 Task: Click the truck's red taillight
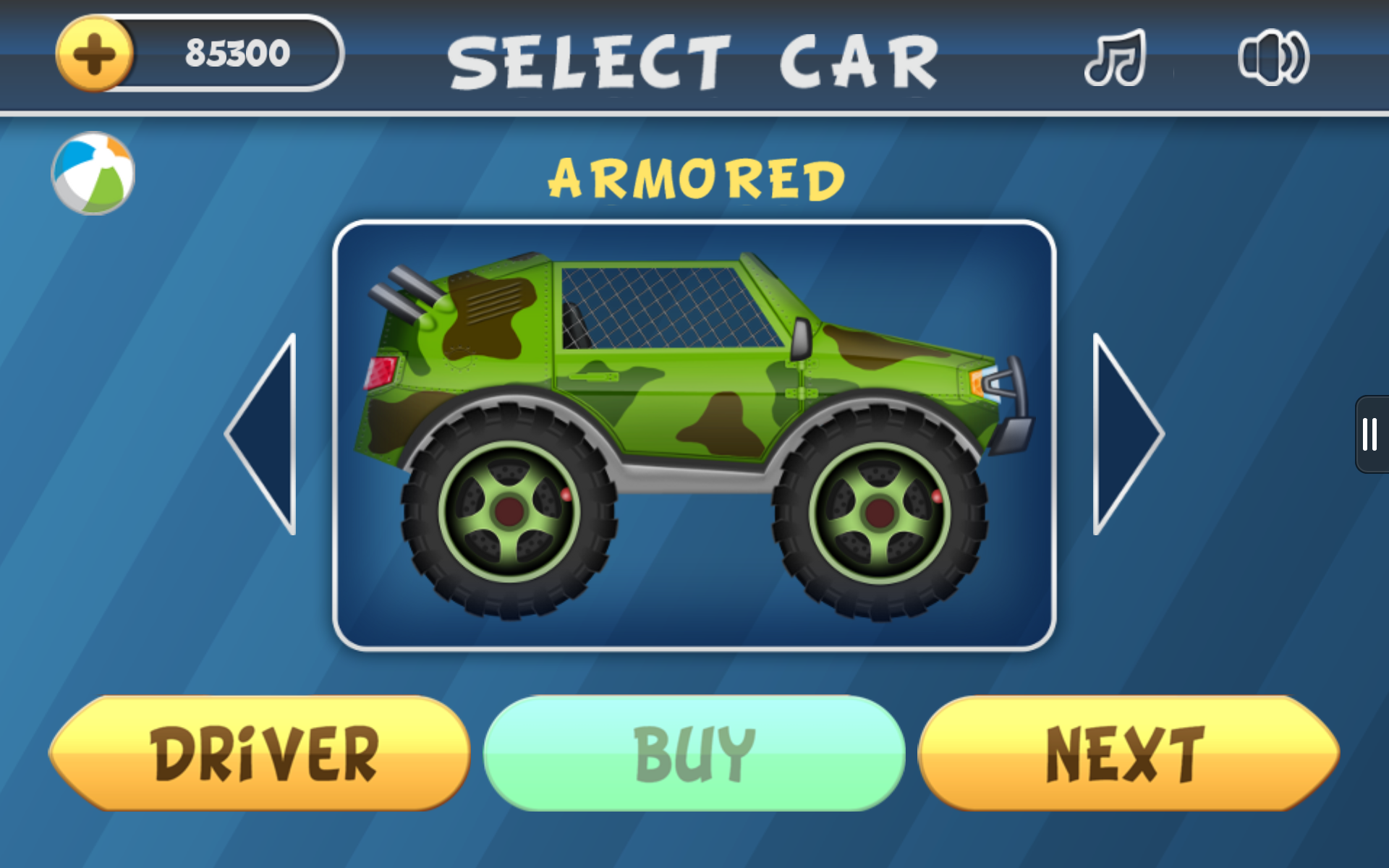pos(379,374)
